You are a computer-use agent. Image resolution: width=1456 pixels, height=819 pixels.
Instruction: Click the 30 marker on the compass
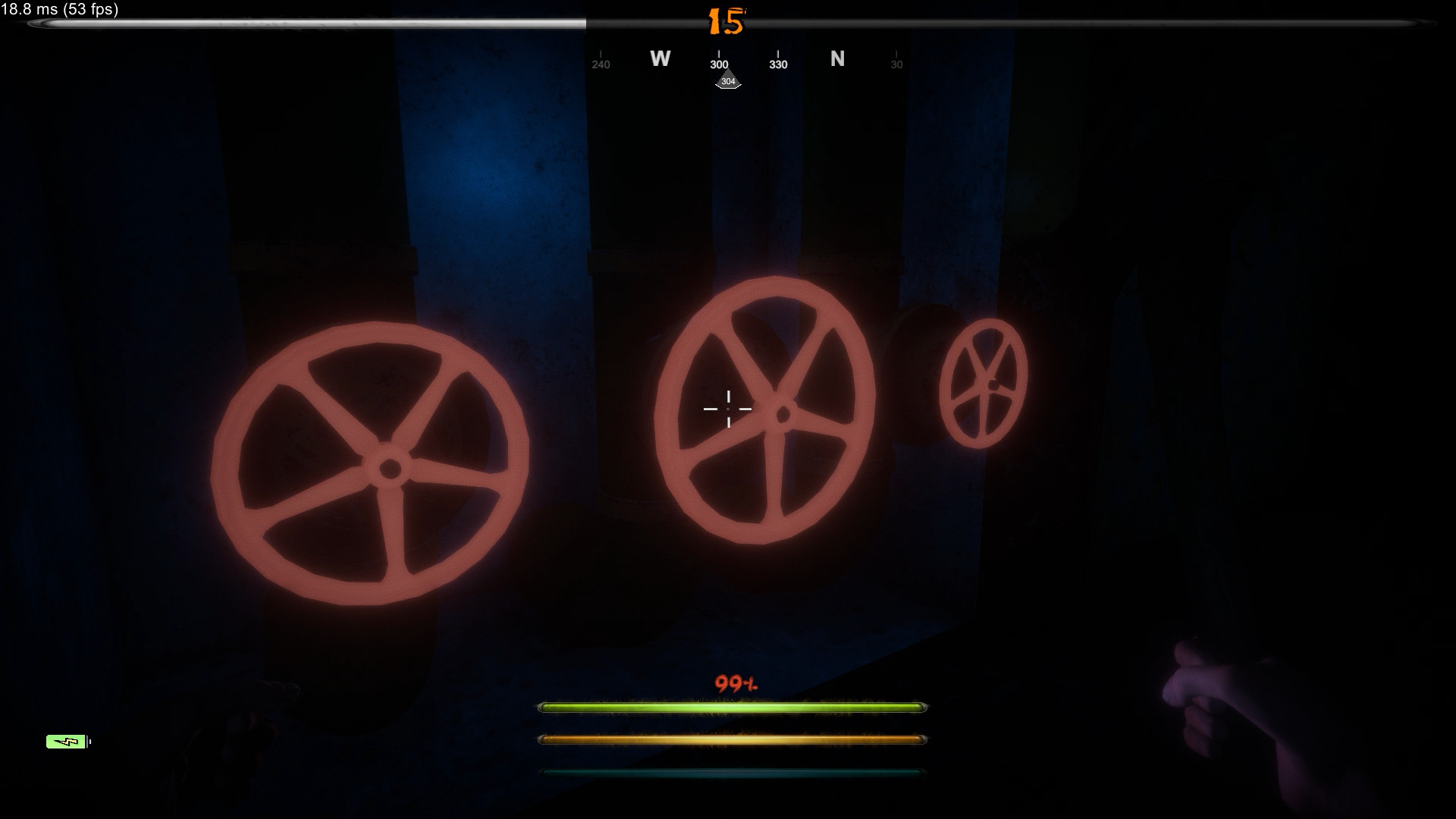tap(896, 64)
